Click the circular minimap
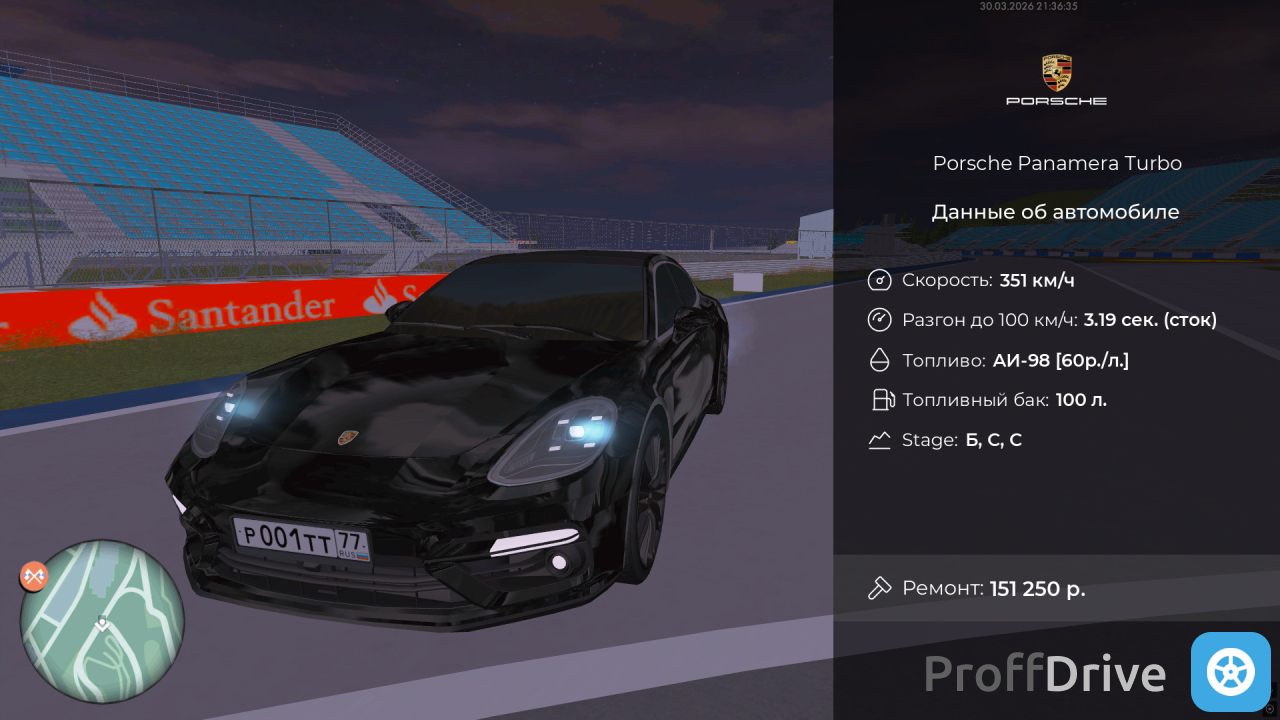Viewport: 1280px width, 720px height. point(103,620)
